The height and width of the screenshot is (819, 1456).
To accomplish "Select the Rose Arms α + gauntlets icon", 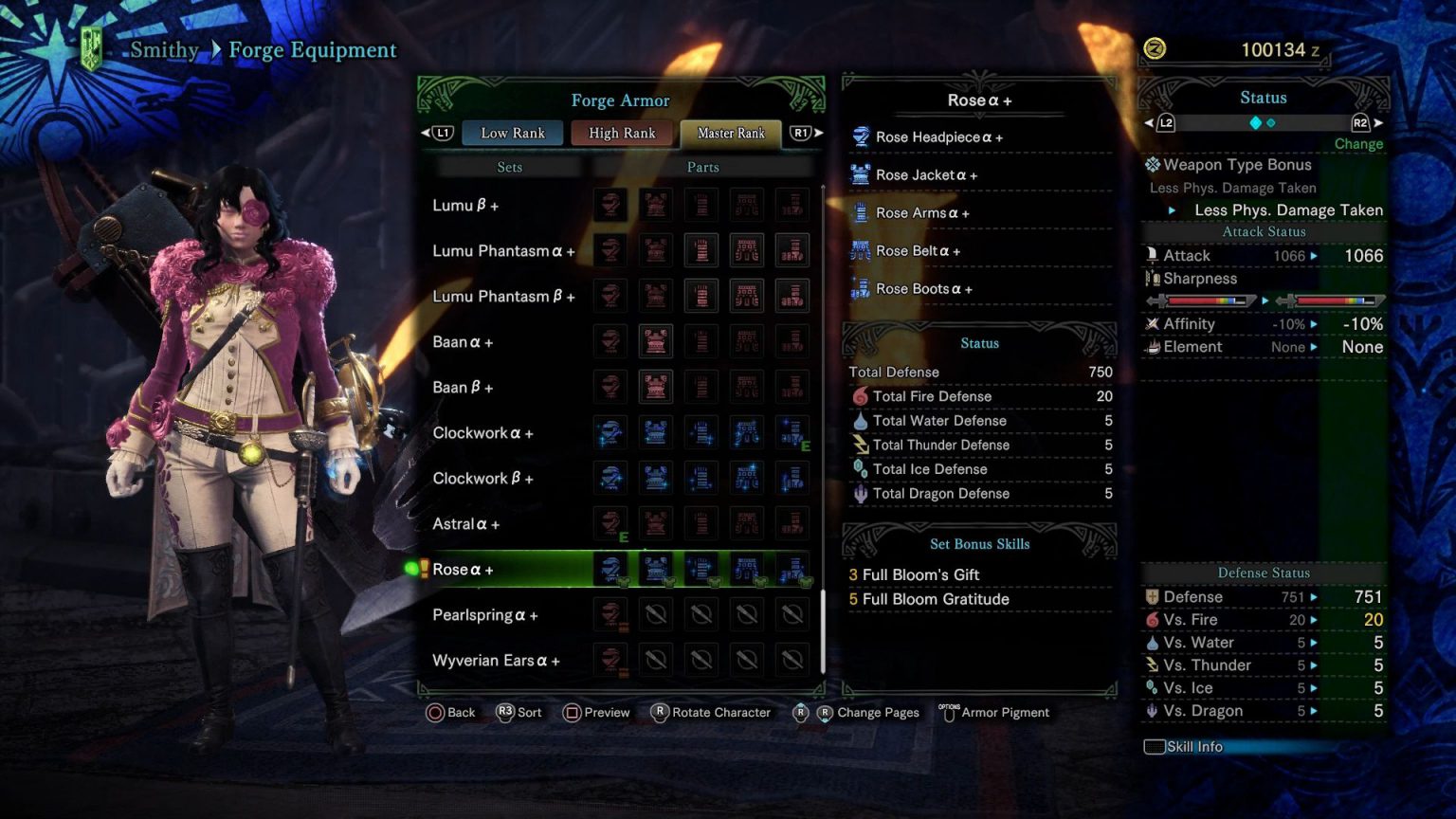I will click(x=861, y=212).
